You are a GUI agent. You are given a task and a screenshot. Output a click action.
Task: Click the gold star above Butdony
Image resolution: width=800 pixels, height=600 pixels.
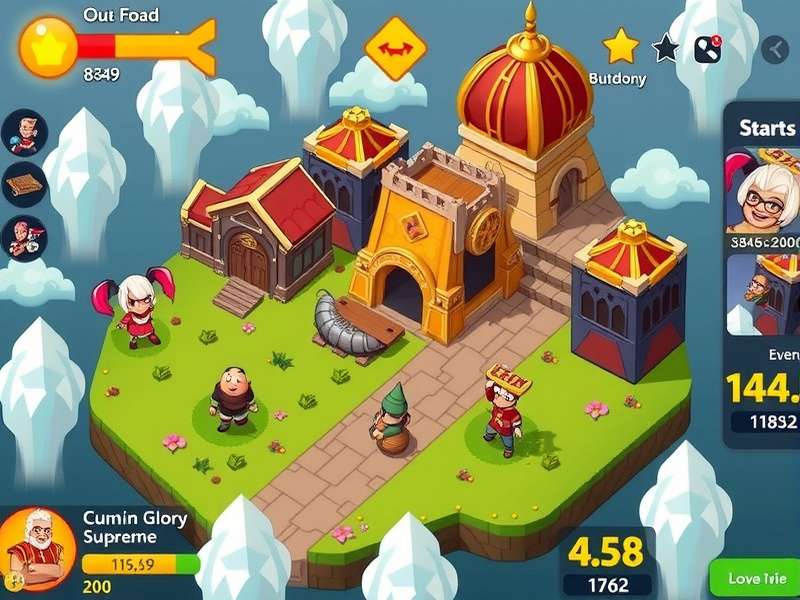(620, 45)
